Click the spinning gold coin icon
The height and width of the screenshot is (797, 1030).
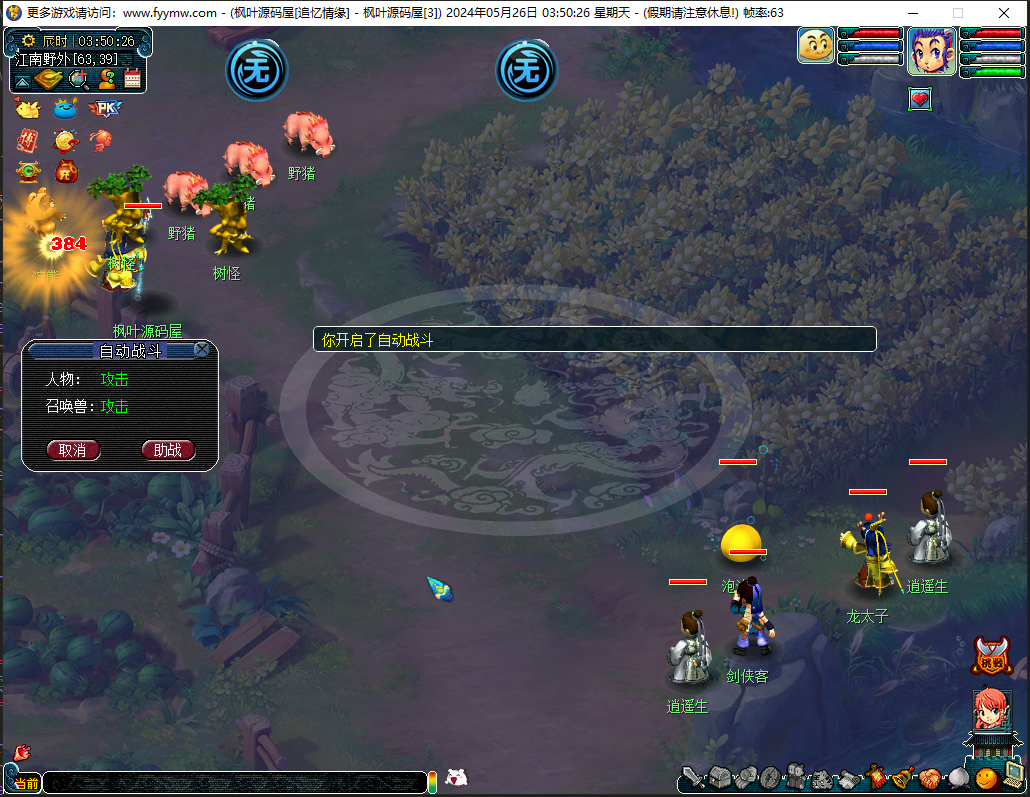point(65,140)
